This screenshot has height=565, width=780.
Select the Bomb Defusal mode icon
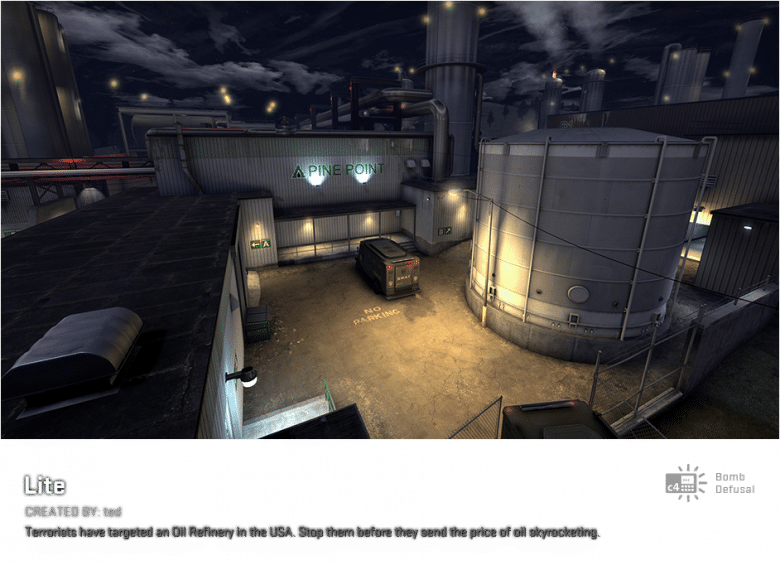pyautogui.click(x=686, y=483)
